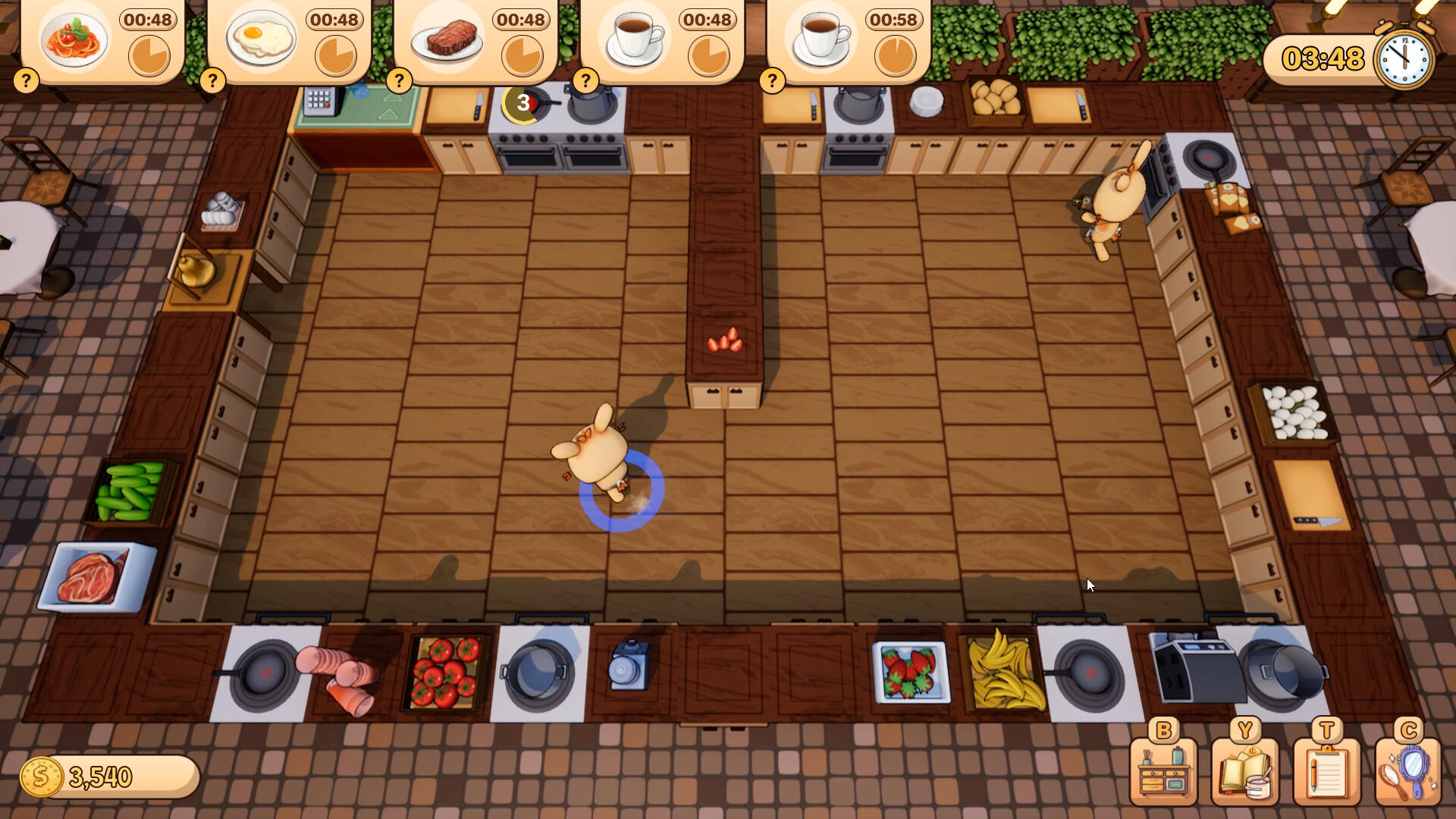This screenshot has height=819, width=1456.
Task: Select the fried egg icon on the second order
Action: [x=261, y=38]
